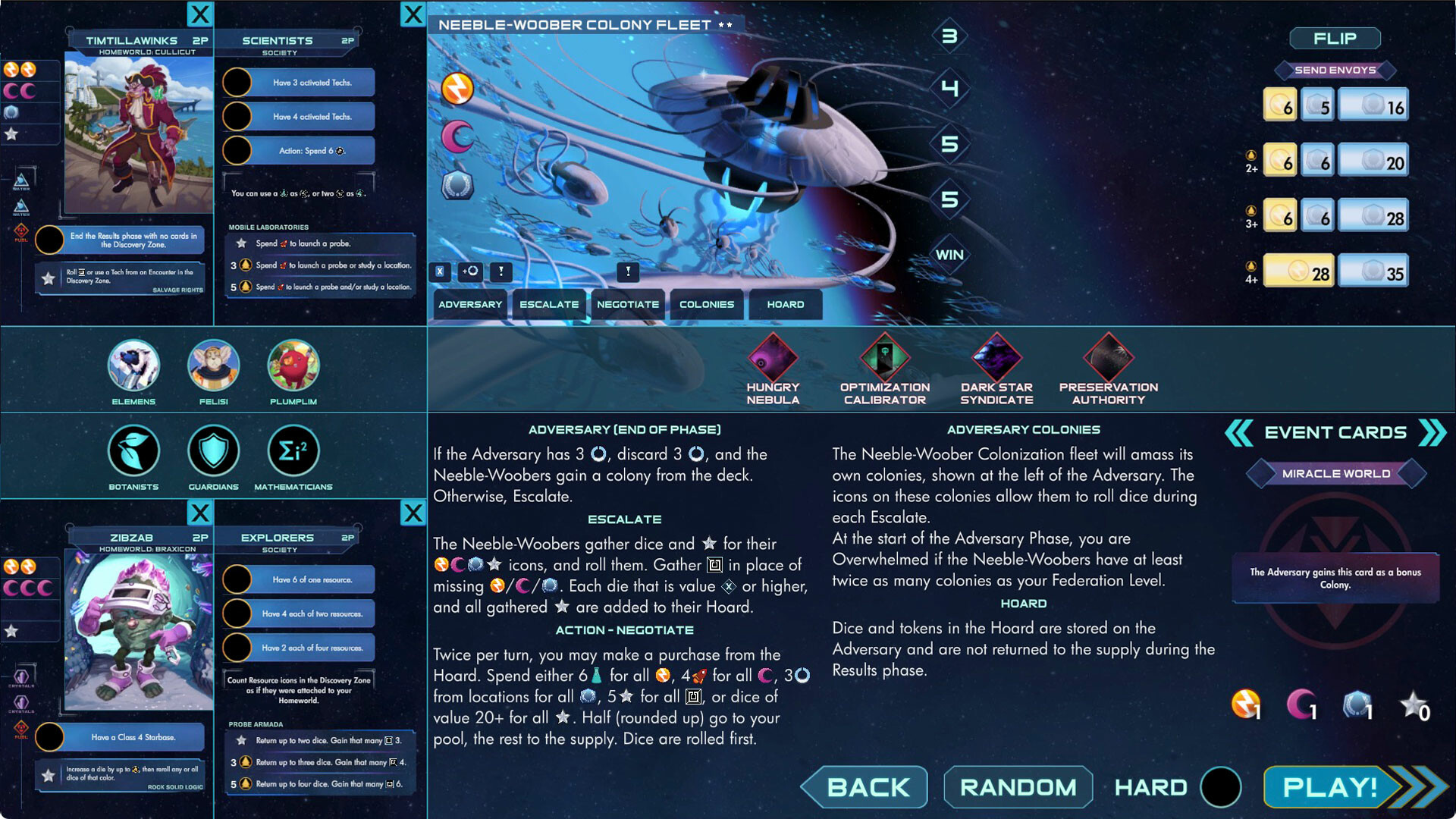Switch to the Negotiate tab
Viewport: 1456px width, 819px height.
click(628, 304)
